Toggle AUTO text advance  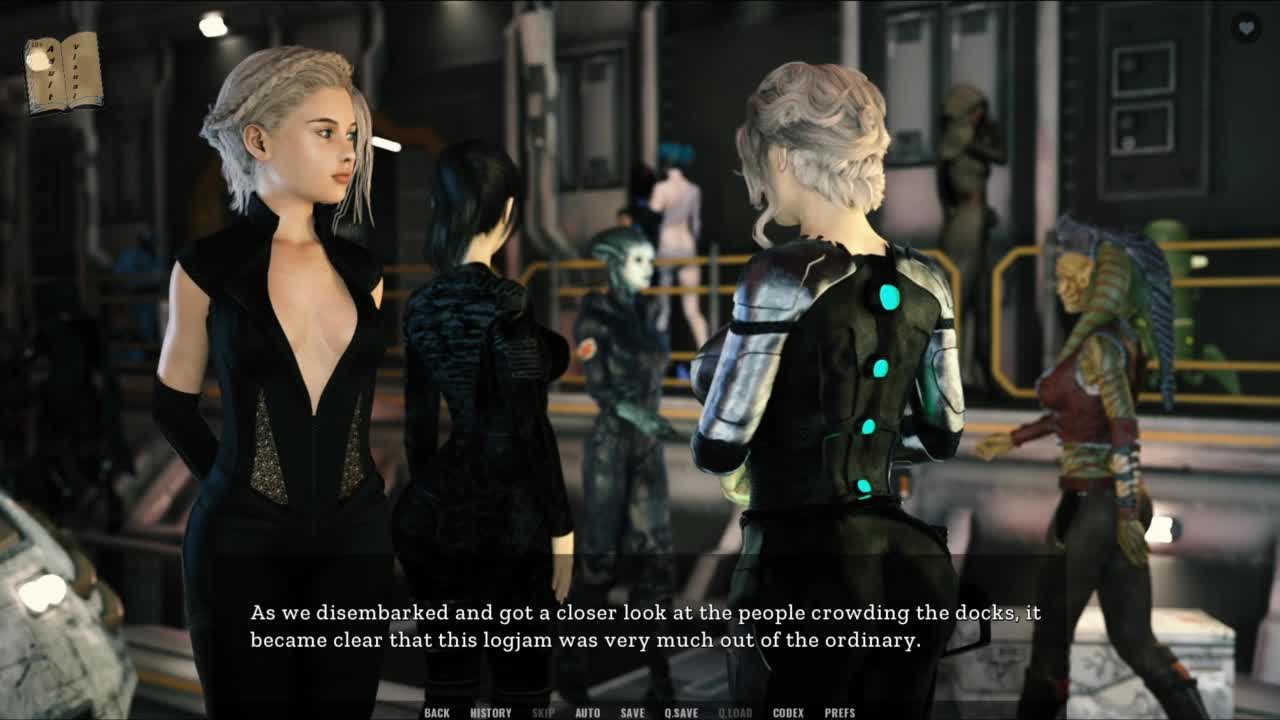(x=588, y=713)
